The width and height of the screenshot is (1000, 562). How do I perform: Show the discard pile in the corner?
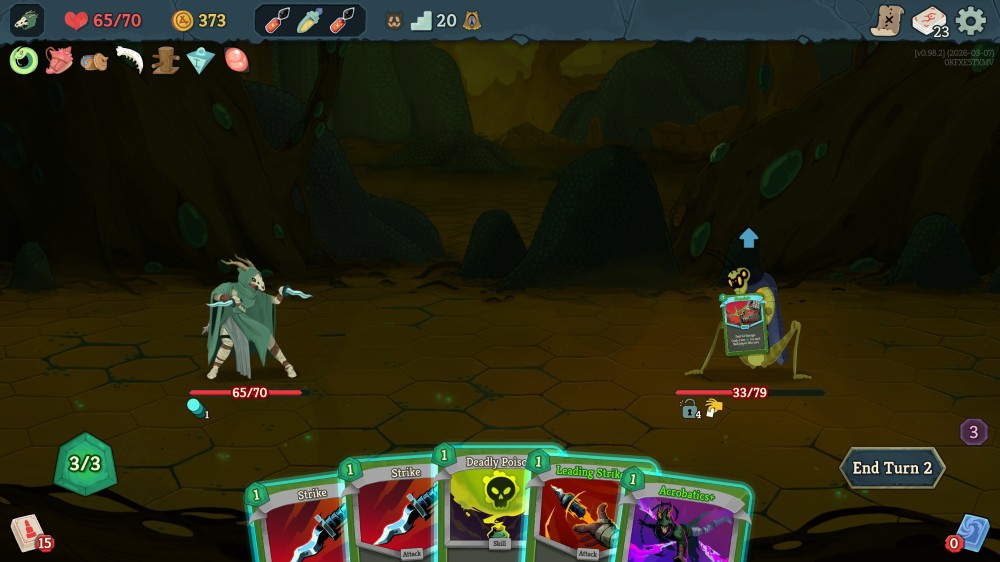pos(971,533)
